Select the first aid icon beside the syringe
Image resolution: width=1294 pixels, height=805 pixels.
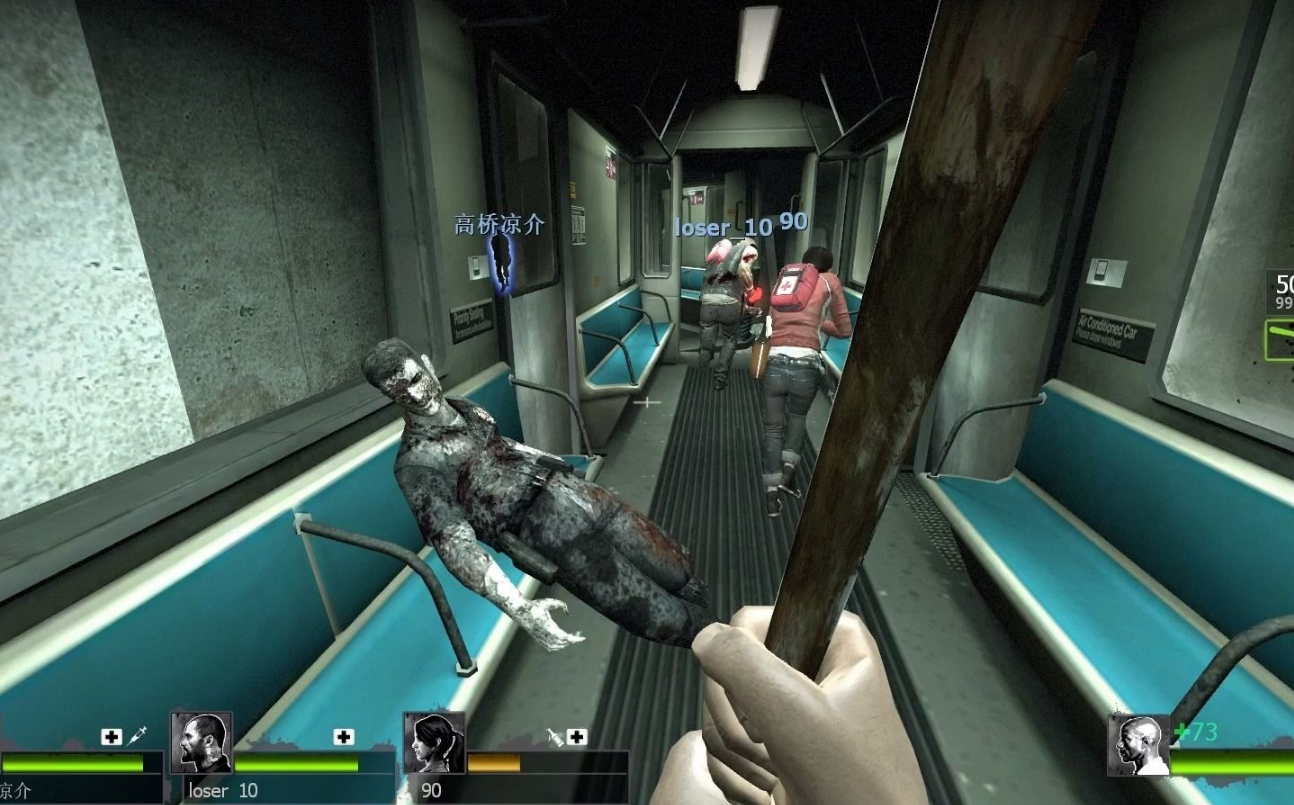(112, 737)
